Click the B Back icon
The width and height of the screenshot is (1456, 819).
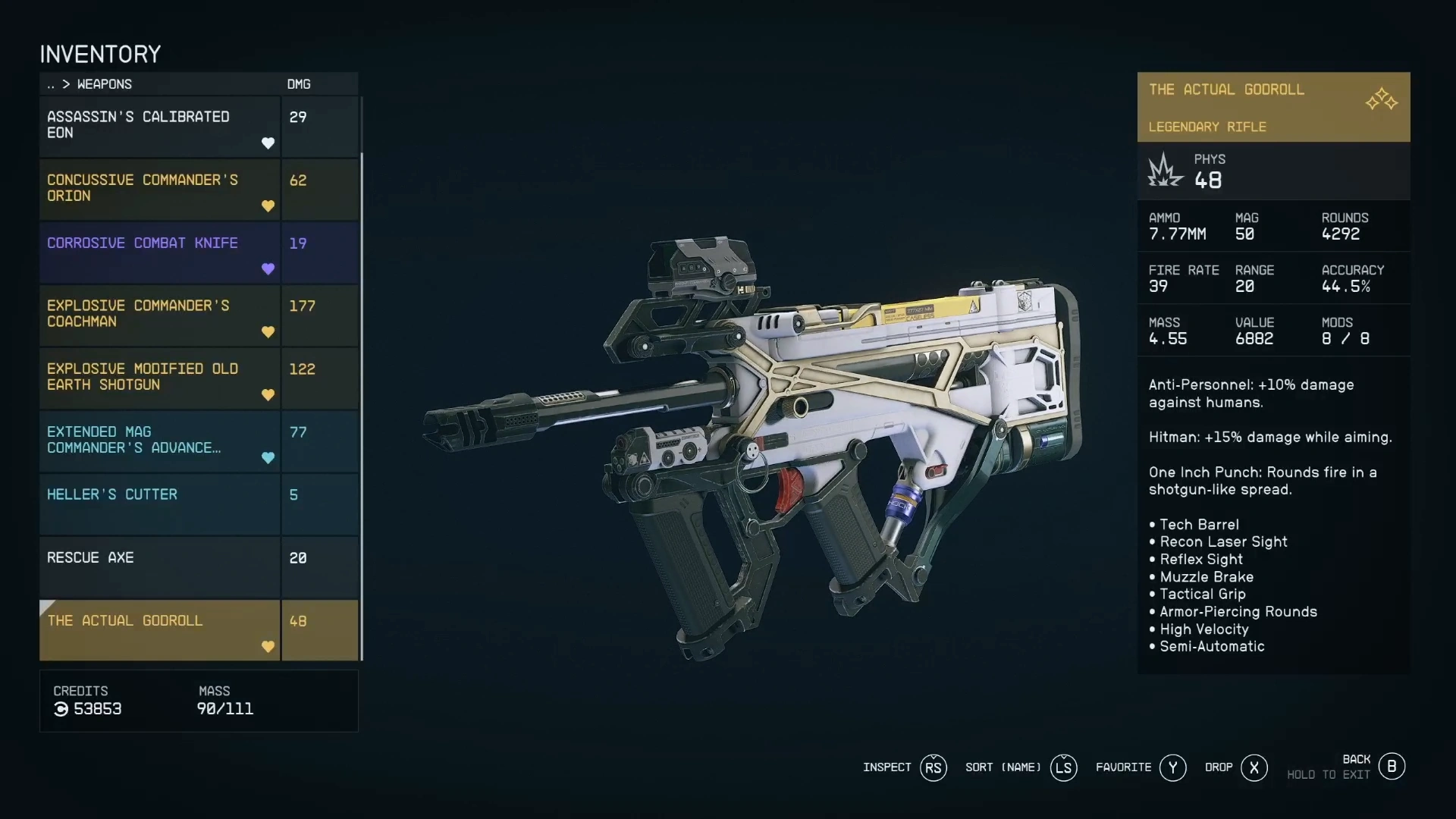pyautogui.click(x=1392, y=767)
